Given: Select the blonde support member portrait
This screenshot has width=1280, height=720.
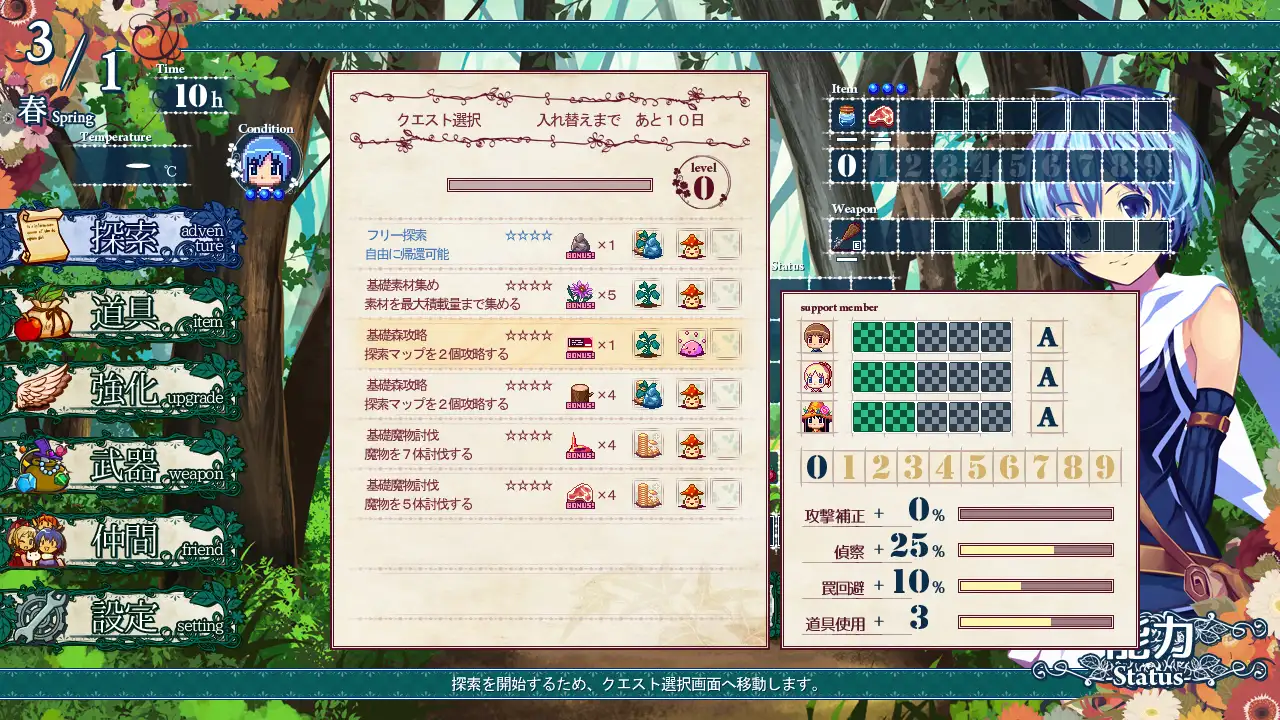Looking at the screenshot, I should click(x=817, y=377).
